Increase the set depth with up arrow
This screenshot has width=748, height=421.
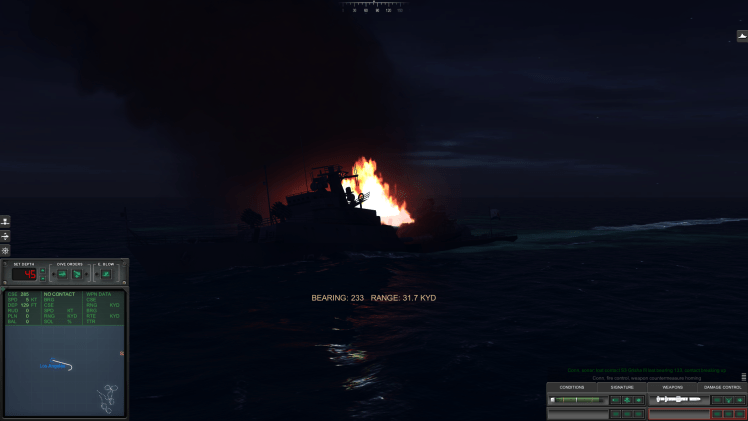(43, 270)
